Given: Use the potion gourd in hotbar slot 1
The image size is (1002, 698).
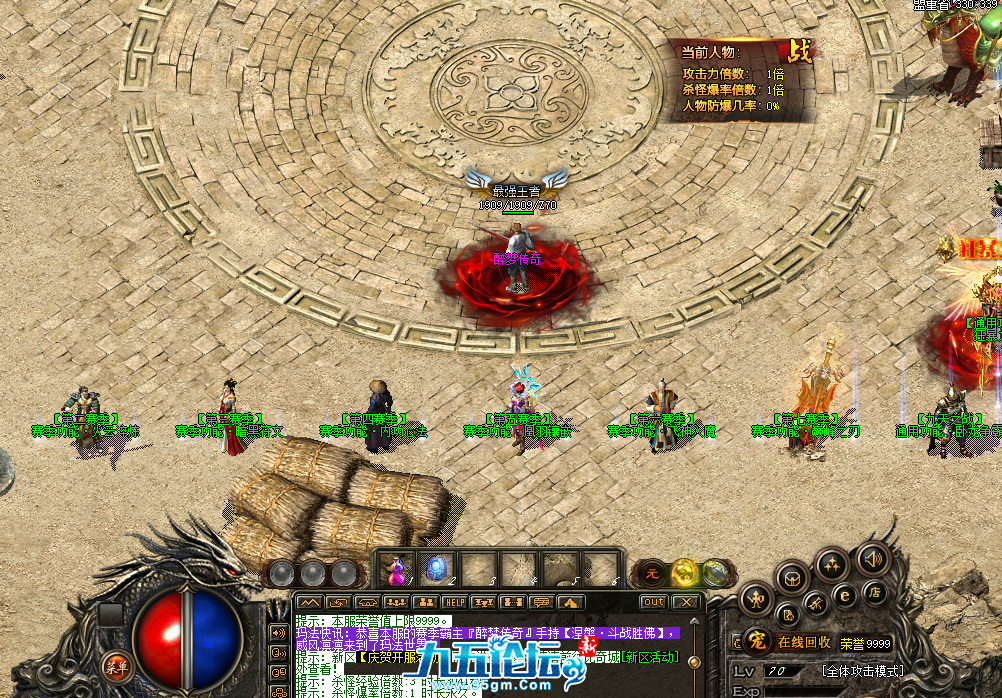Looking at the screenshot, I should click(x=399, y=570).
